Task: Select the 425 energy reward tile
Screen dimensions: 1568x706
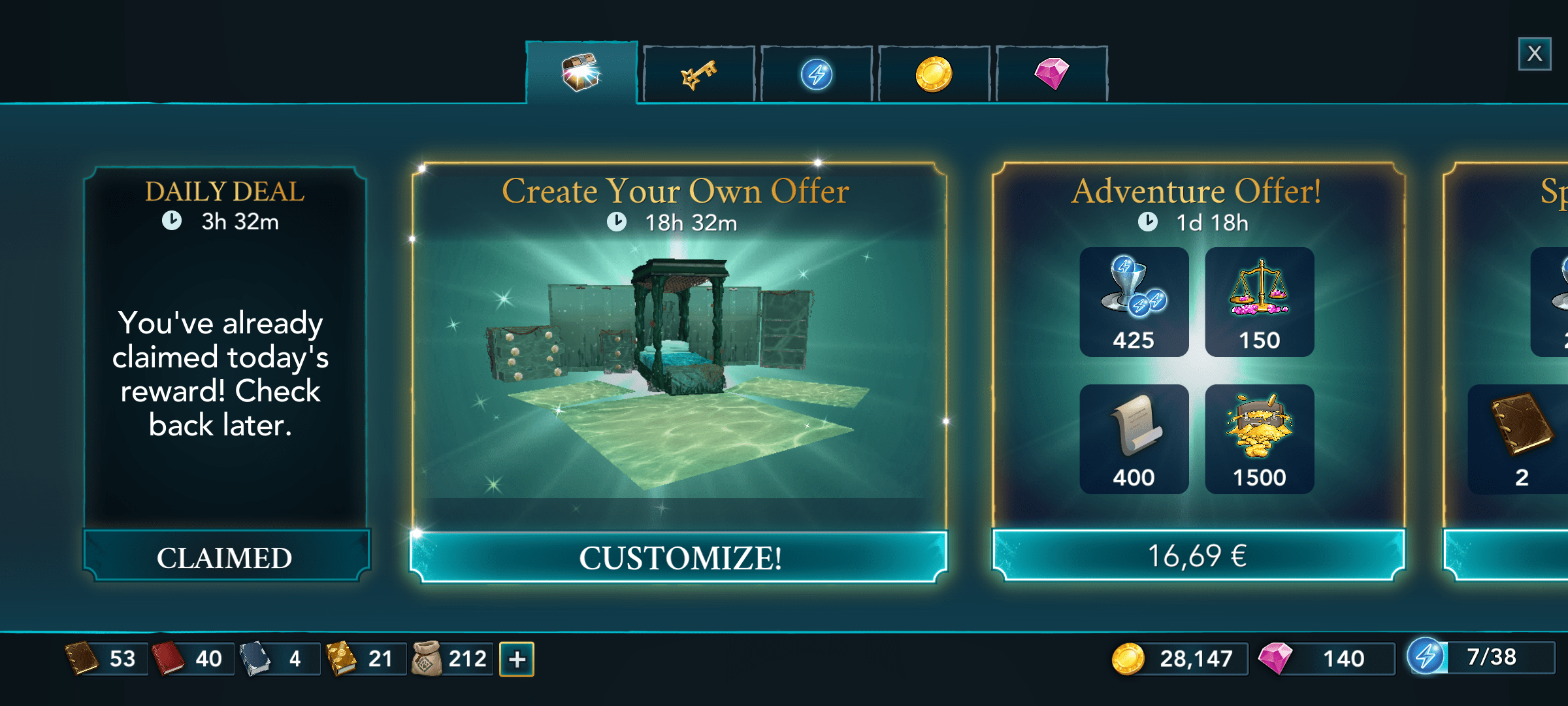Action: (1134, 302)
